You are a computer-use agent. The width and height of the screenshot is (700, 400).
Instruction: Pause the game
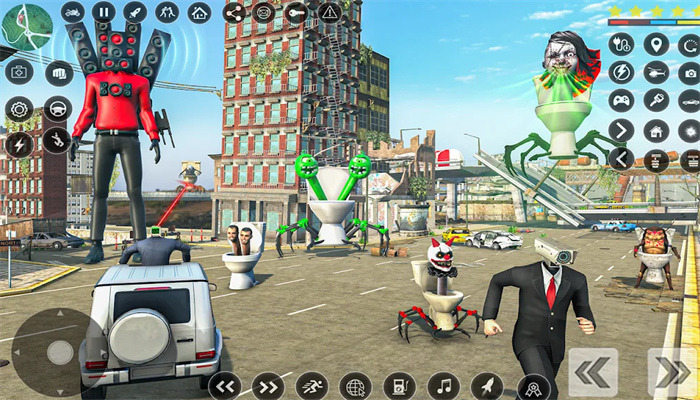pos(103,12)
